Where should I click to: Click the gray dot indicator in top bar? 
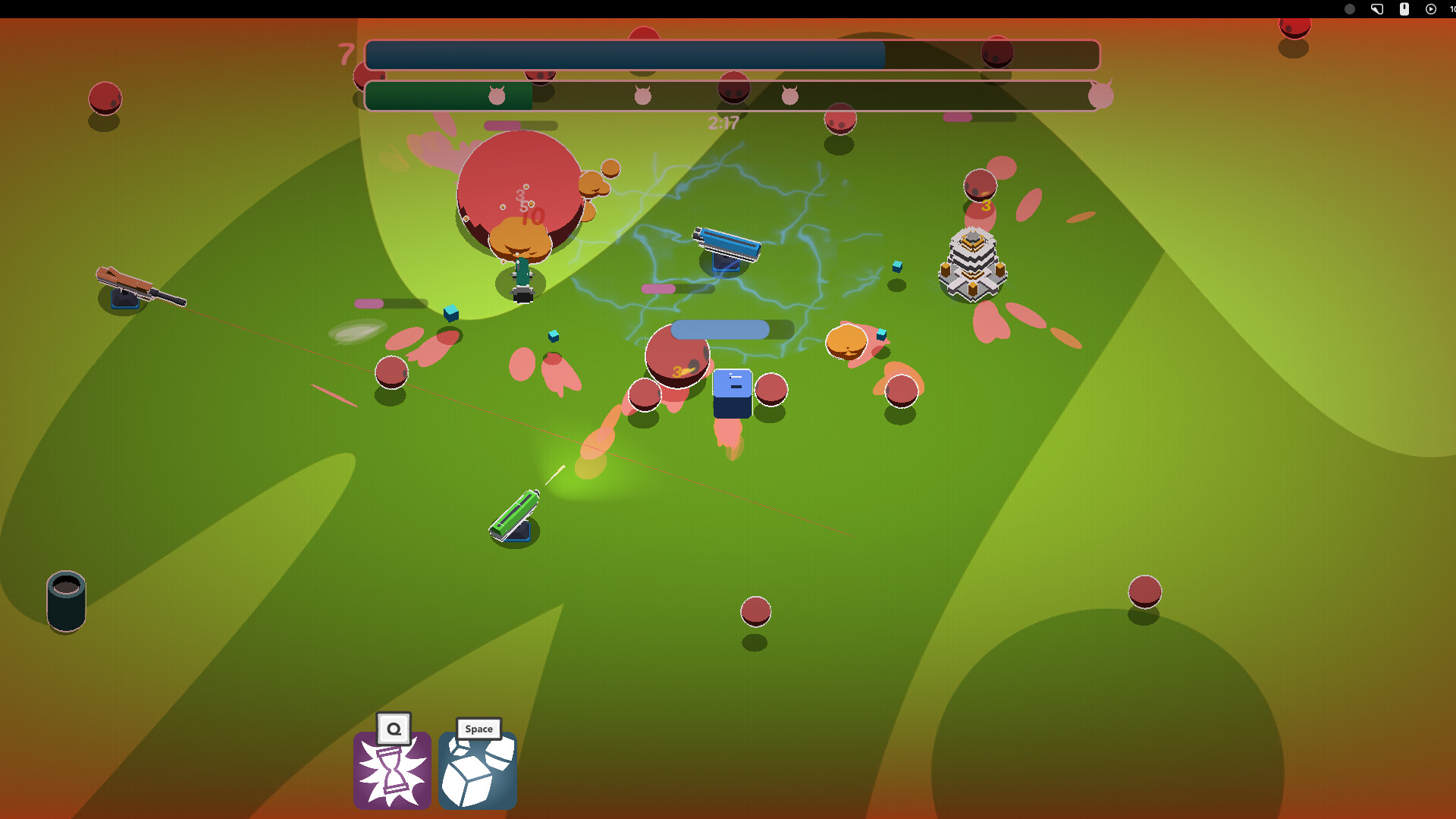(1351, 9)
